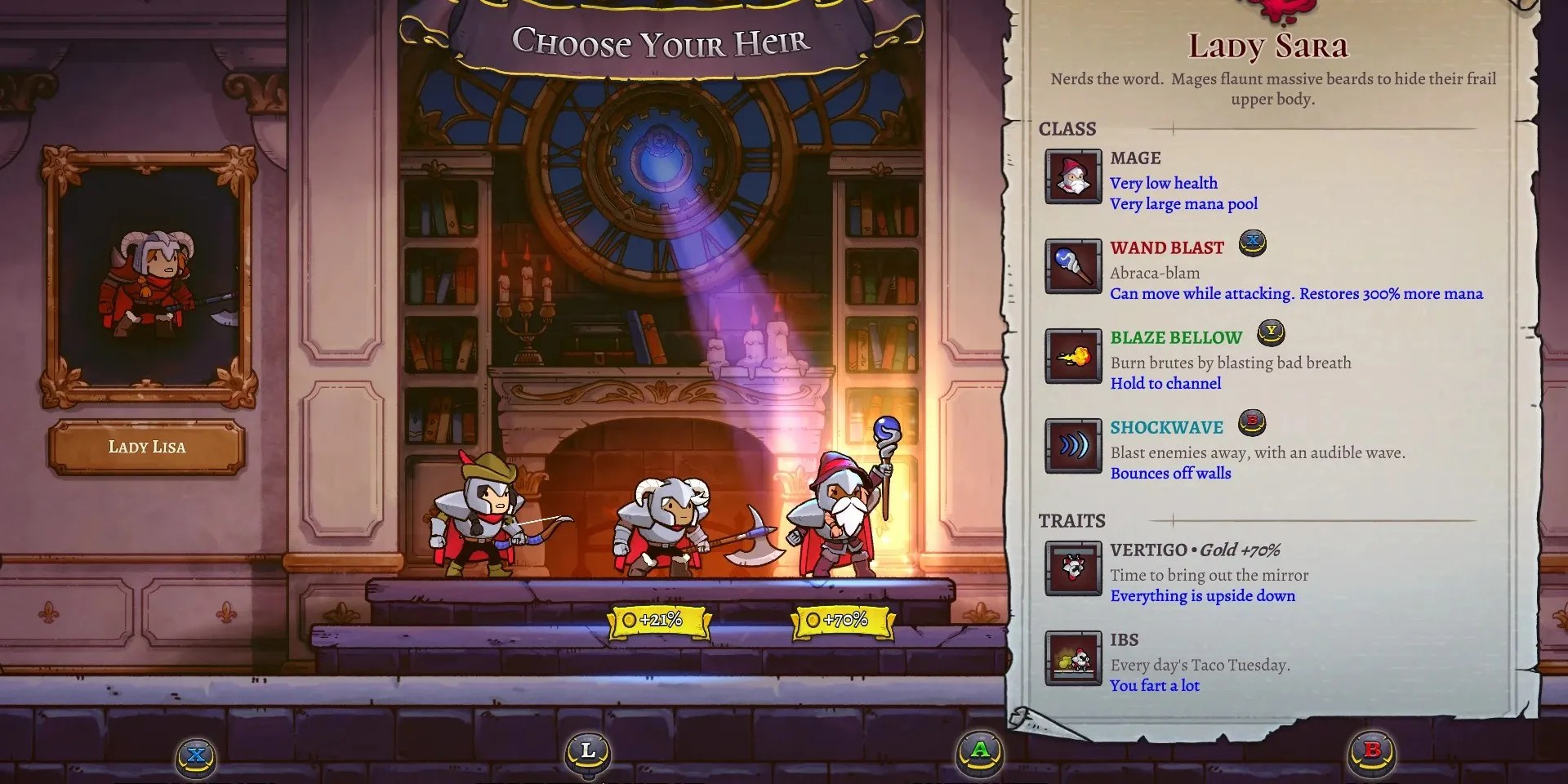1568x784 pixels.
Task: Click the Vertigo trait icon
Action: coord(1073,570)
